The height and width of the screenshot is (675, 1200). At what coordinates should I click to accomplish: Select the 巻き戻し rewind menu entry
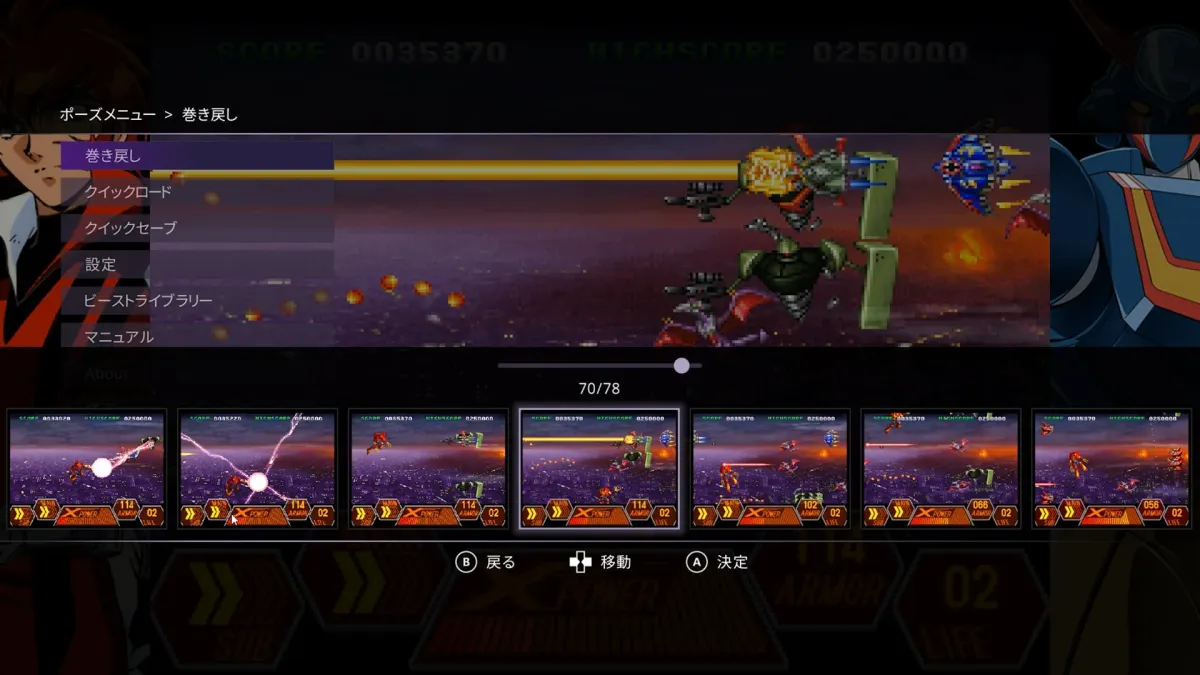pyautogui.click(x=196, y=156)
